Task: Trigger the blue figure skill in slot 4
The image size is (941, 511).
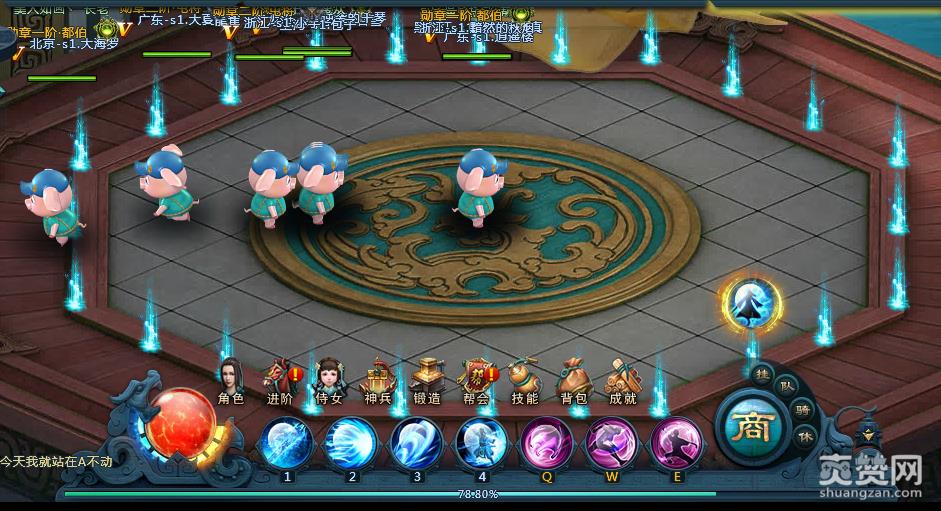Action: coord(481,443)
